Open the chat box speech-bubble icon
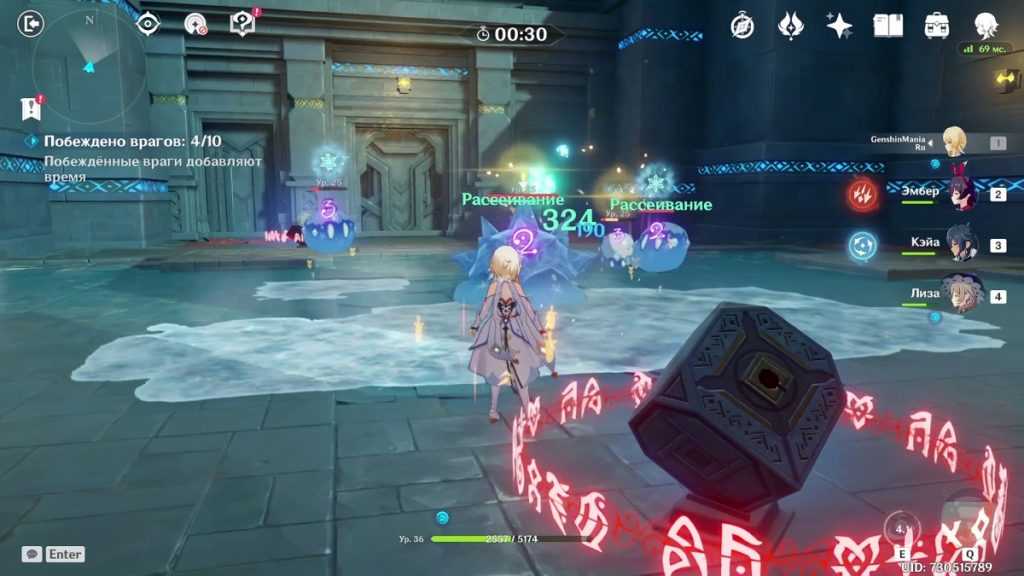 point(32,554)
